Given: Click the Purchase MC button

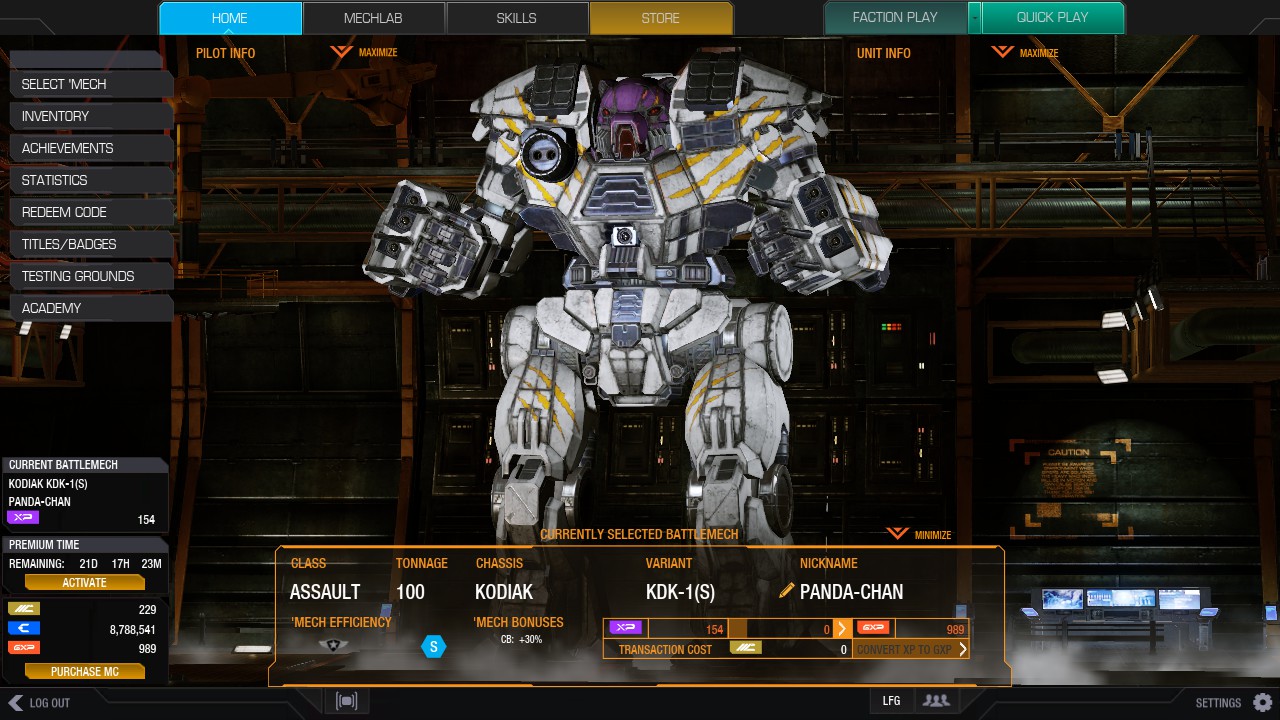Looking at the screenshot, I should 84,672.
